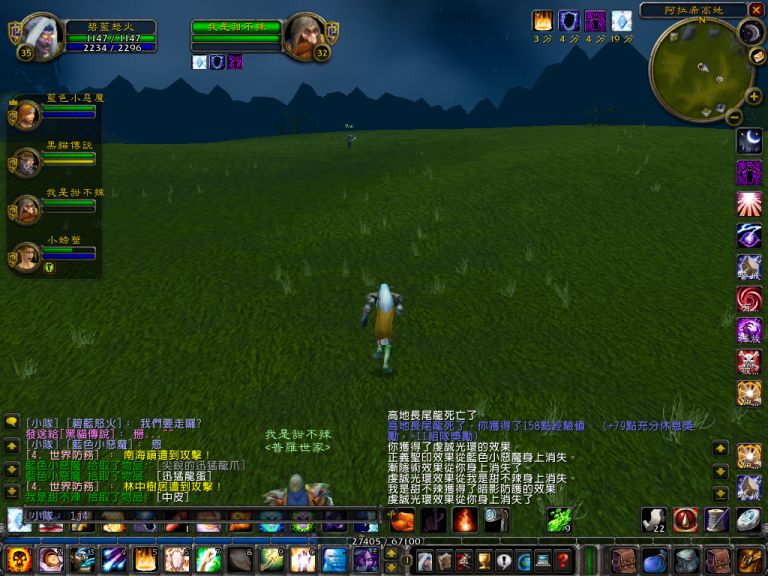768x576 pixels.
Task: Activate the flaming skull ability in slot 1
Action: [x=18, y=560]
